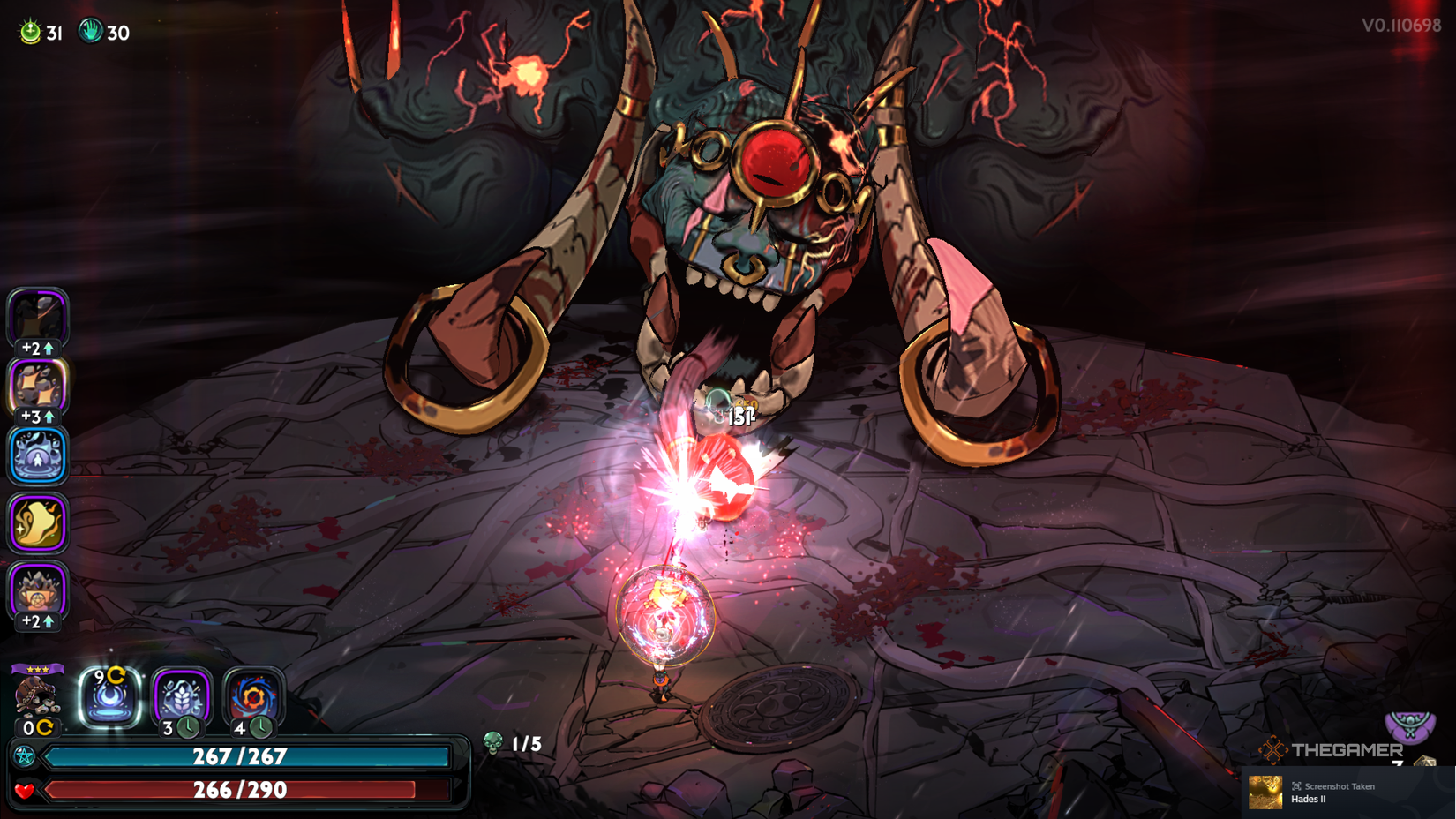Select the heart icon beside the health bar
Viewport: 1456px width, 819px height.
coord(26,788)
